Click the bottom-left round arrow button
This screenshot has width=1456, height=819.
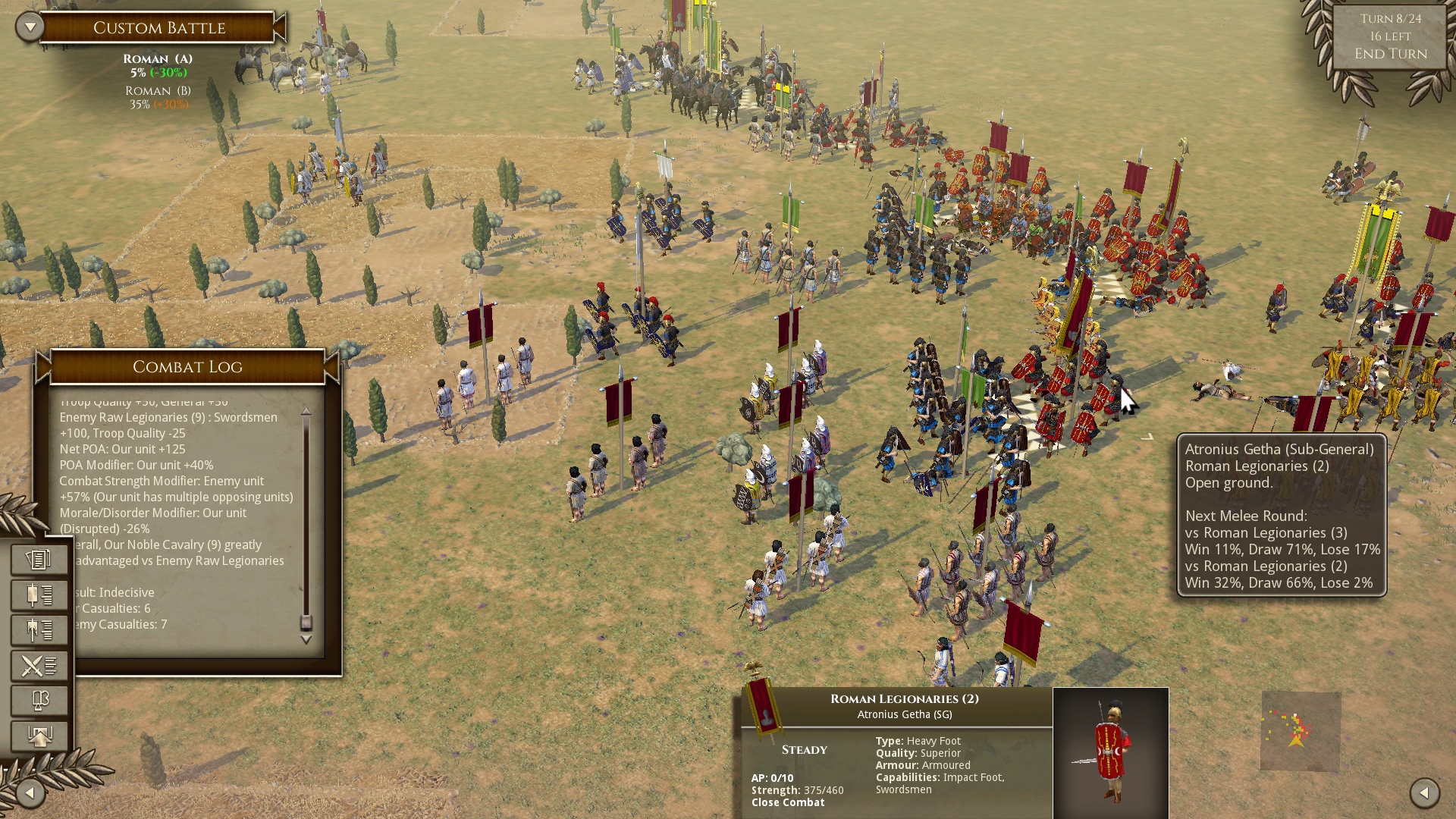coord(30,793)
